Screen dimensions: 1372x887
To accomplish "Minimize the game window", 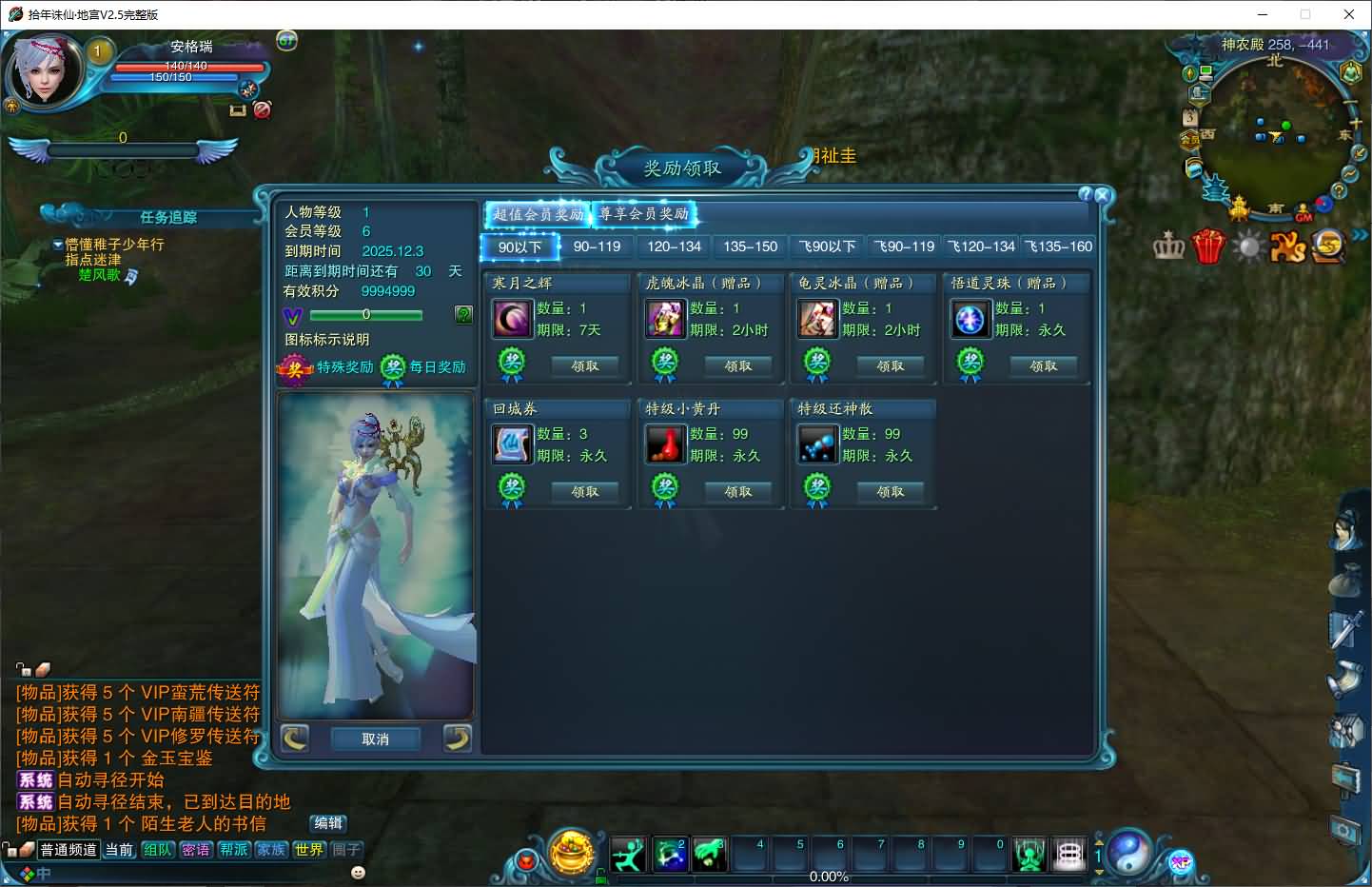I will coord(1263,14).
